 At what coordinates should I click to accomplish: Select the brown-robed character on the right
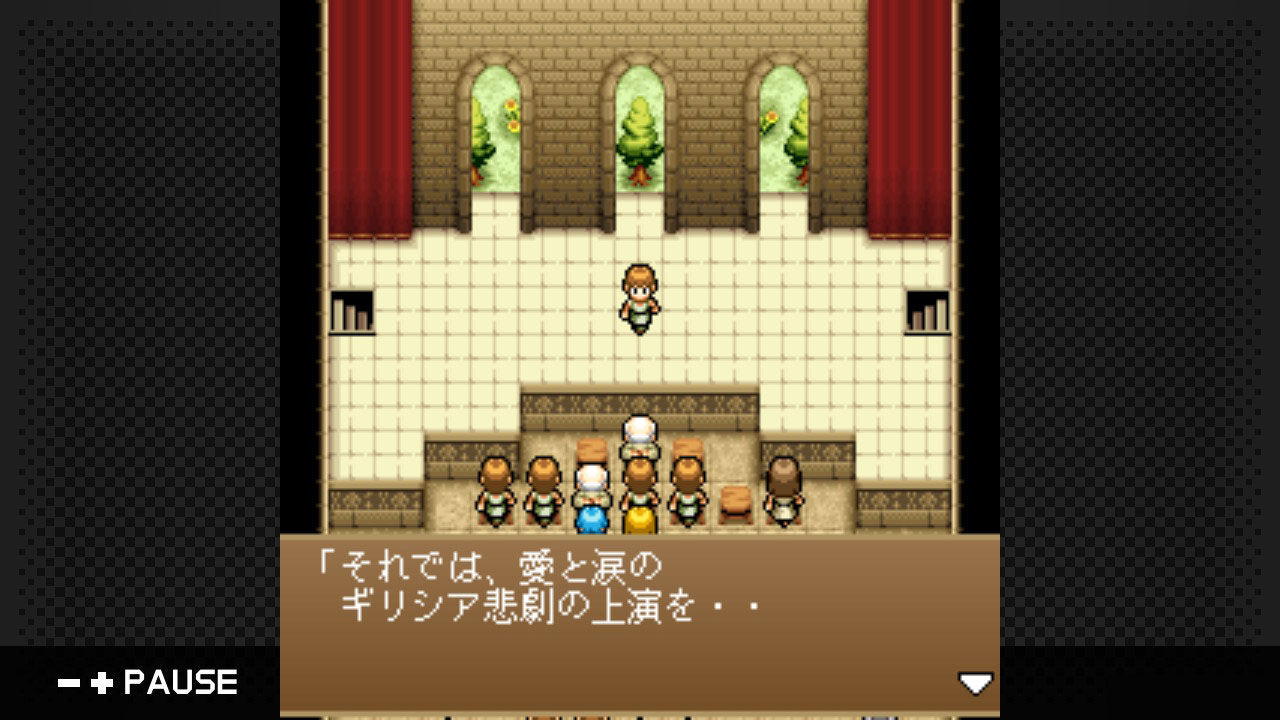tap(784, 490)
